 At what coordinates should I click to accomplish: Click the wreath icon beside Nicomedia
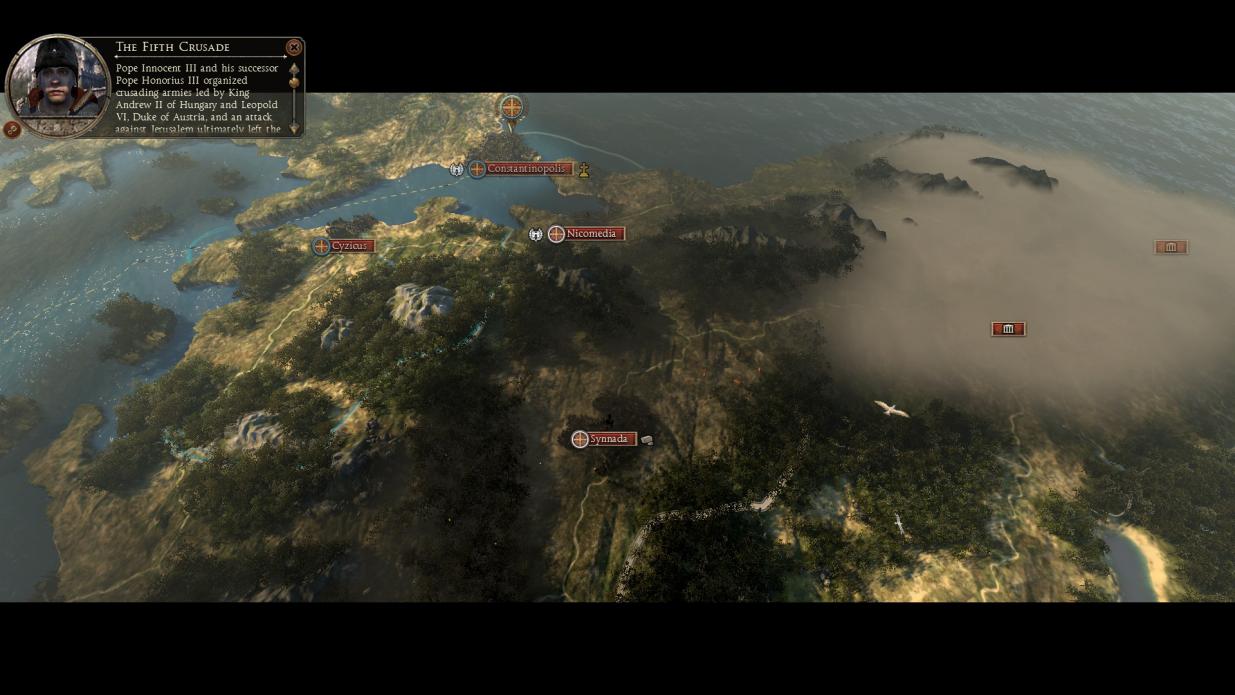coord(536,234)
